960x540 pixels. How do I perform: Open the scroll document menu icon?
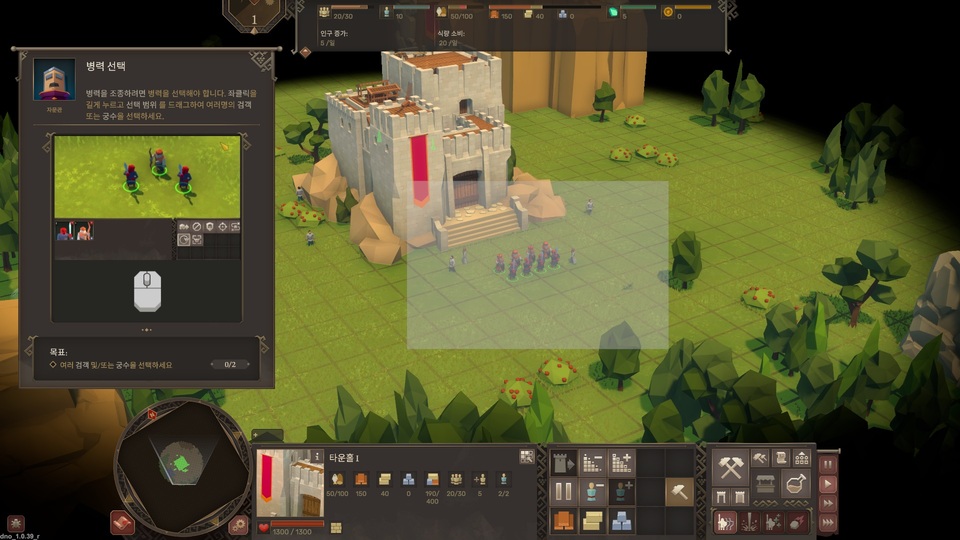780,458
